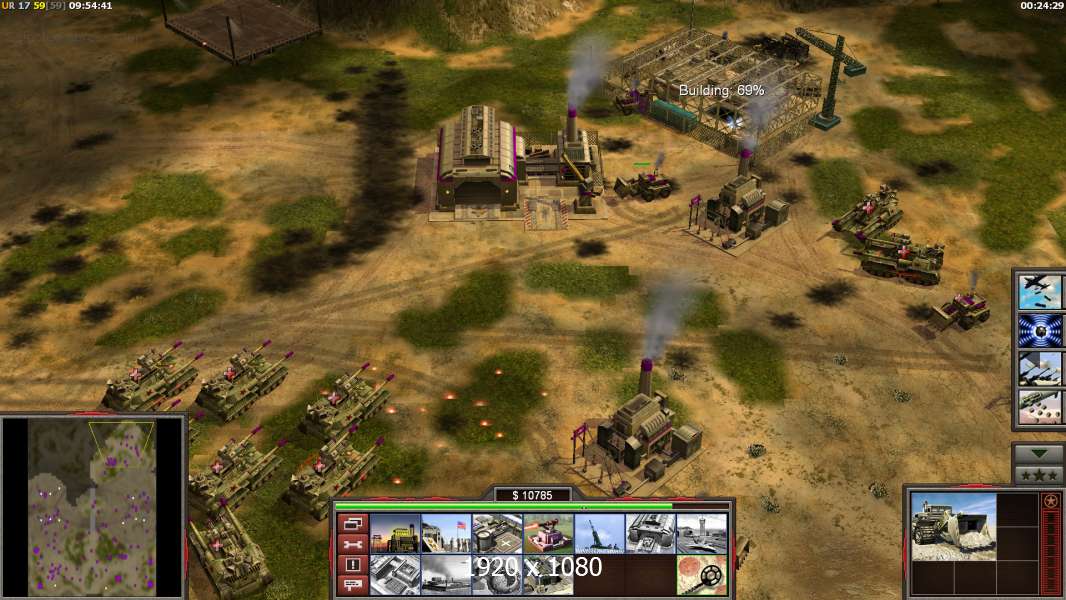Build the power plant structure
This screenshot has width=1066, height=600.
pyautogui.click(x=396, y=534)
